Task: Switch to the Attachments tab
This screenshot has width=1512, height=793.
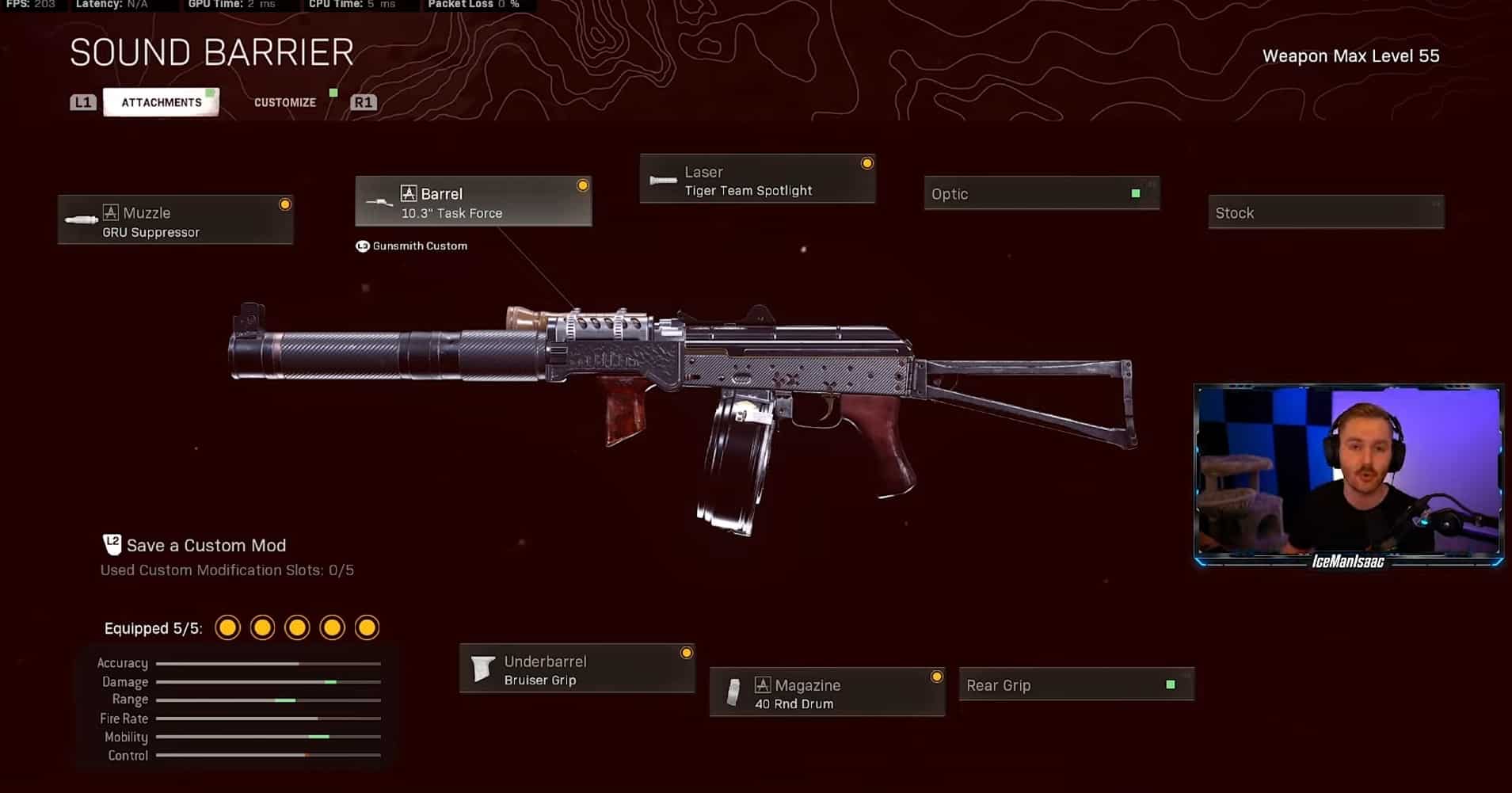Action: [x=162, y=102]
